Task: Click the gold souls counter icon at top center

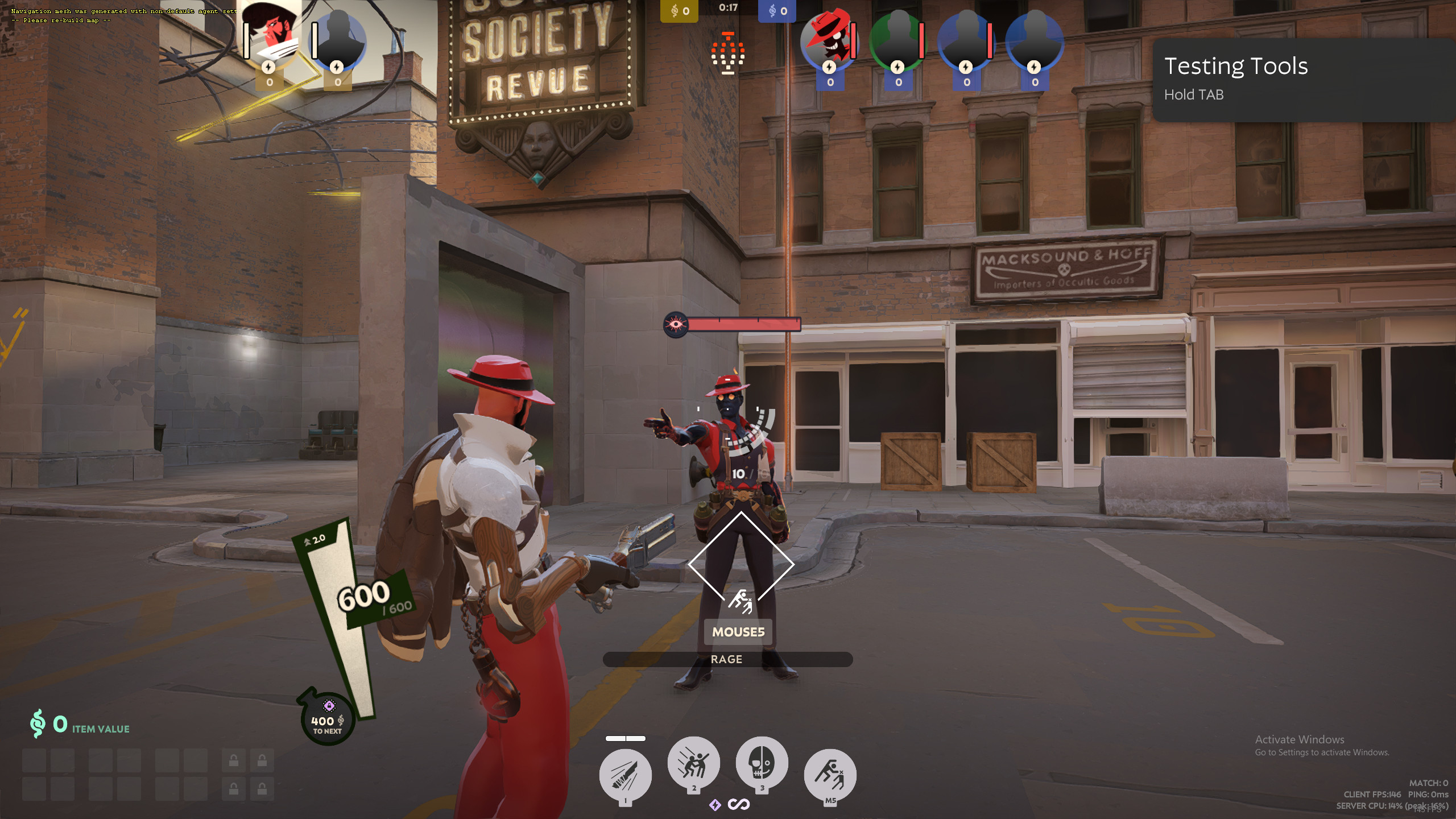Action: point(675,10)
